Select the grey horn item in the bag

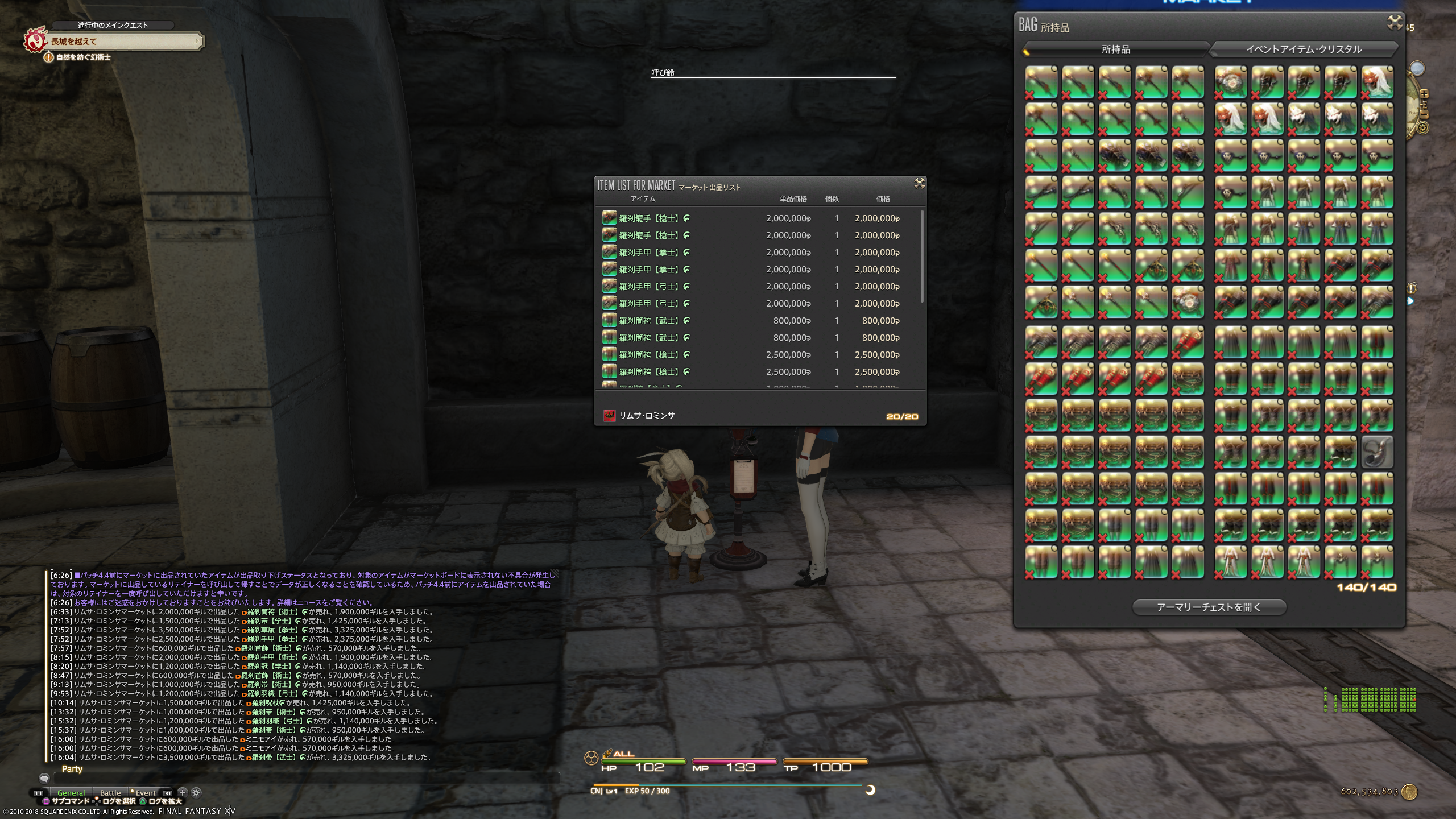1377,452
